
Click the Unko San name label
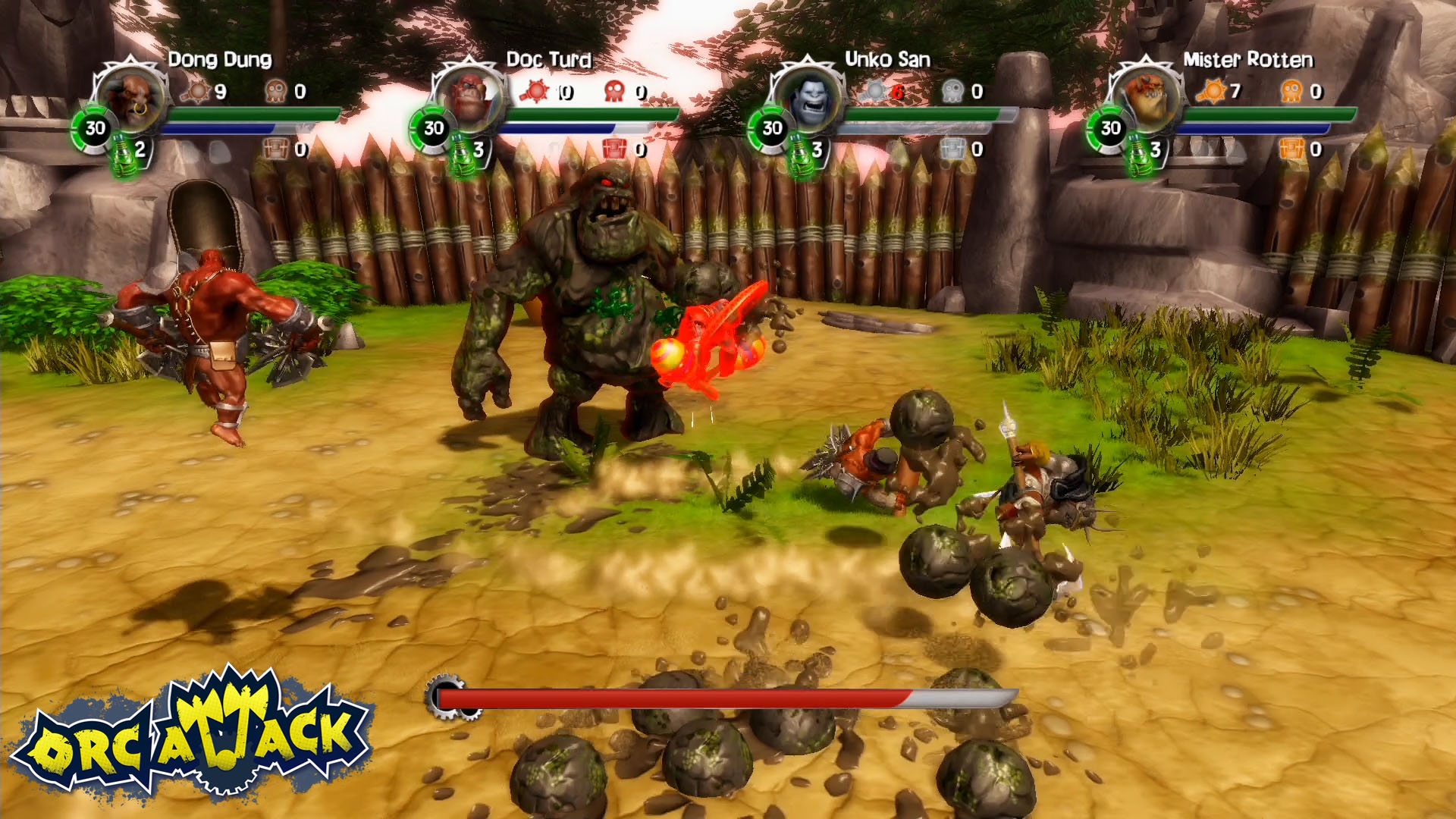[887, 58]
